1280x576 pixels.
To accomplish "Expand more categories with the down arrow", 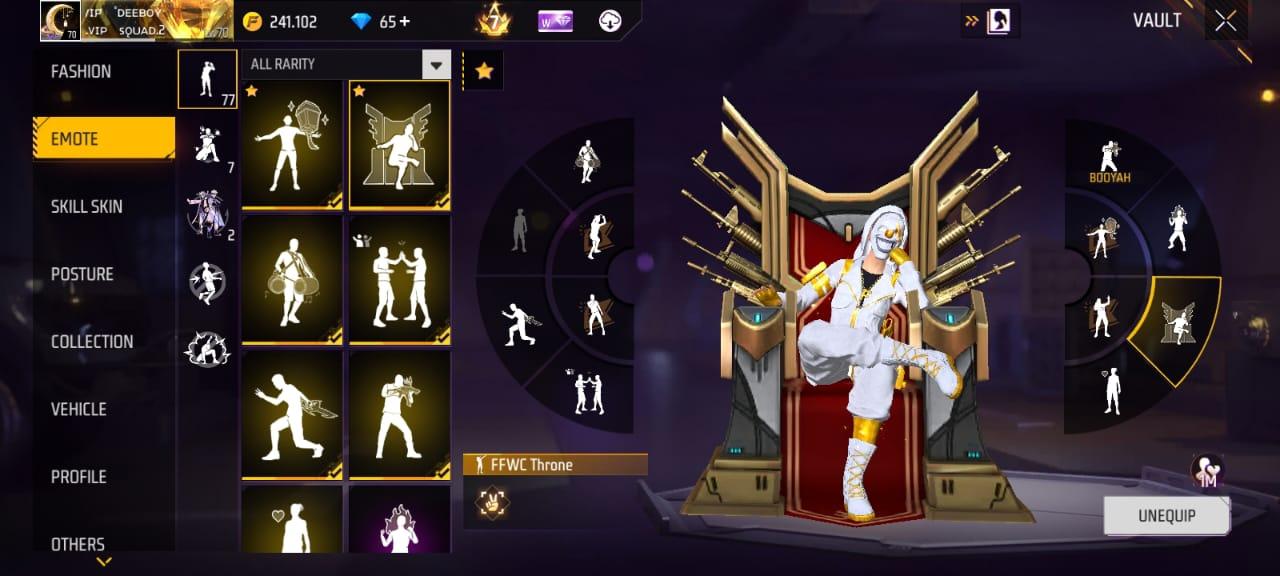I will click(x=104, y=562).
